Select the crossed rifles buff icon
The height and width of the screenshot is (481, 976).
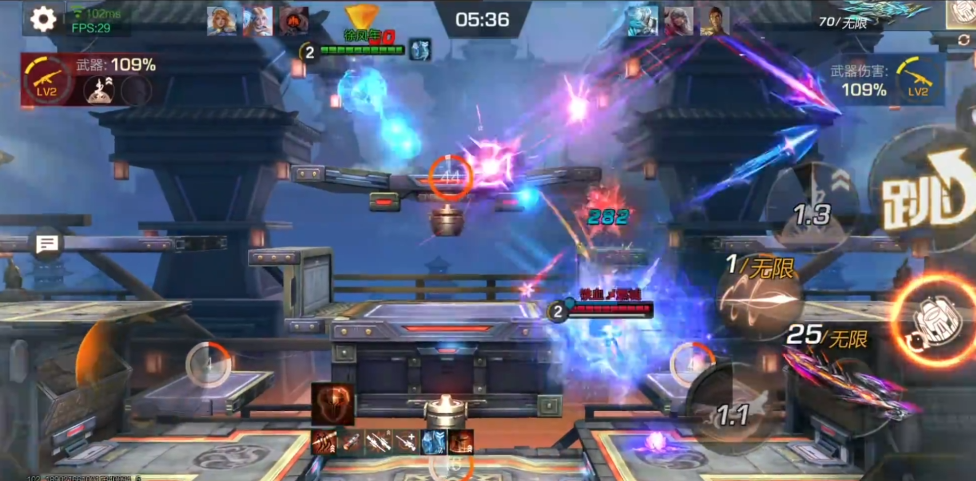378,441
